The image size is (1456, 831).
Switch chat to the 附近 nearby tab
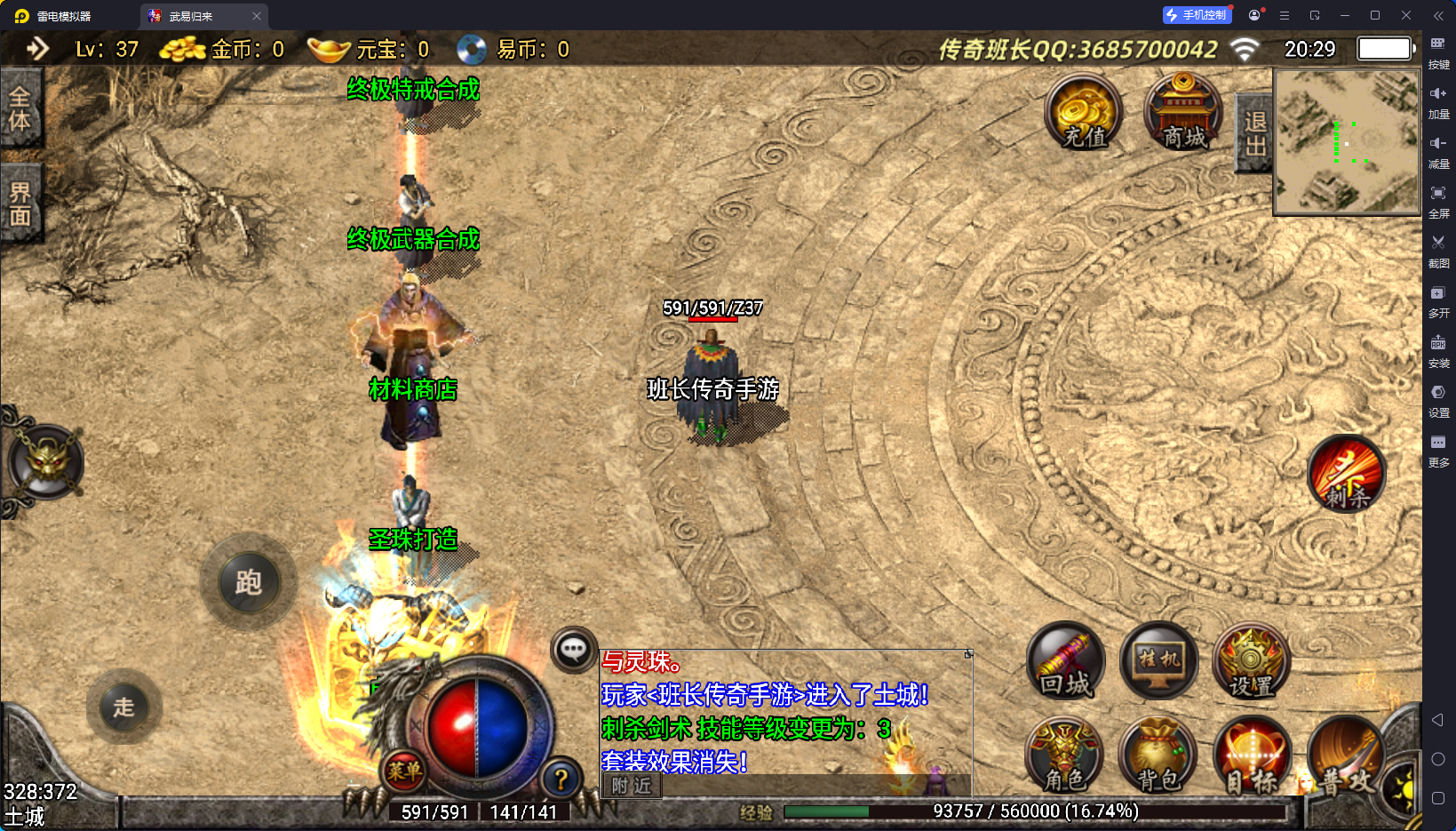coord(632,786)
